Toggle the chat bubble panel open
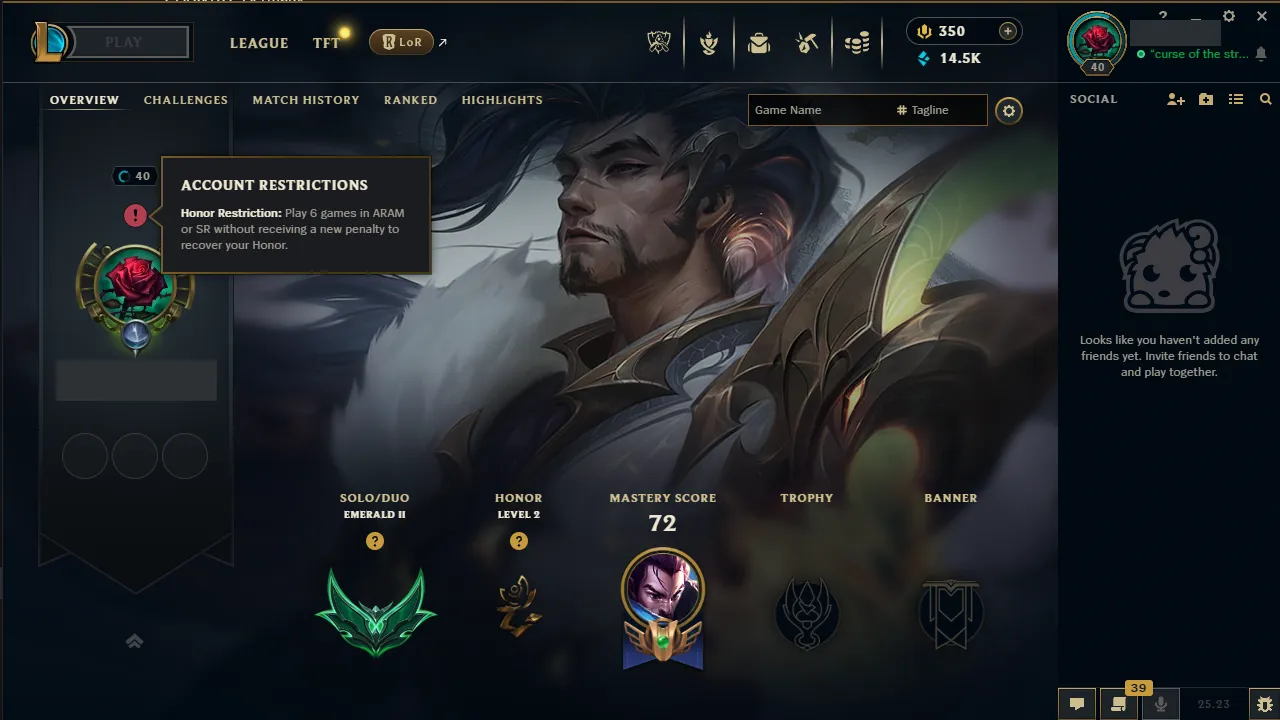The height and width of the screenshot is (720, 1280). point(1077,703)
